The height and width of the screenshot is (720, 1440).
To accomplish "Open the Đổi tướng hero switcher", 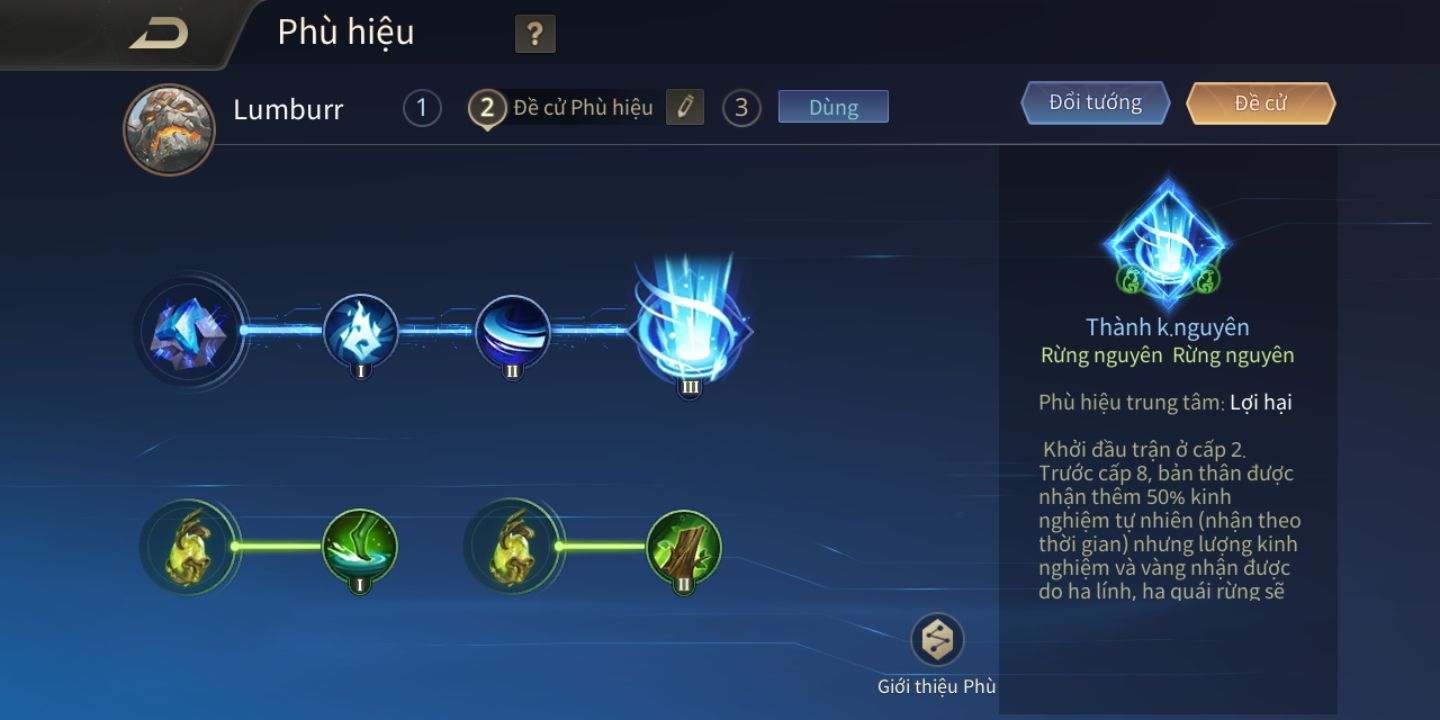I will click(1095, 103).
